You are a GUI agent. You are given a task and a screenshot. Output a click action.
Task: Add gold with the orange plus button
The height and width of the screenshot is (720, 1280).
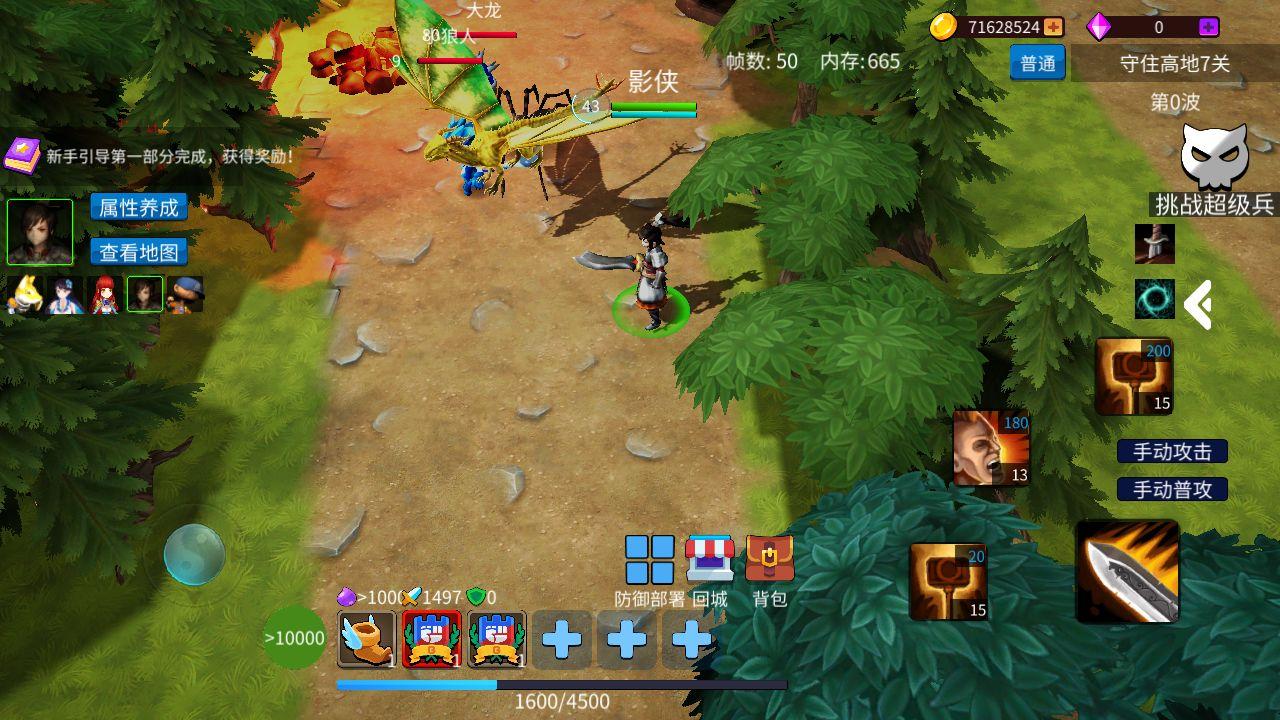click(1053, 27)
